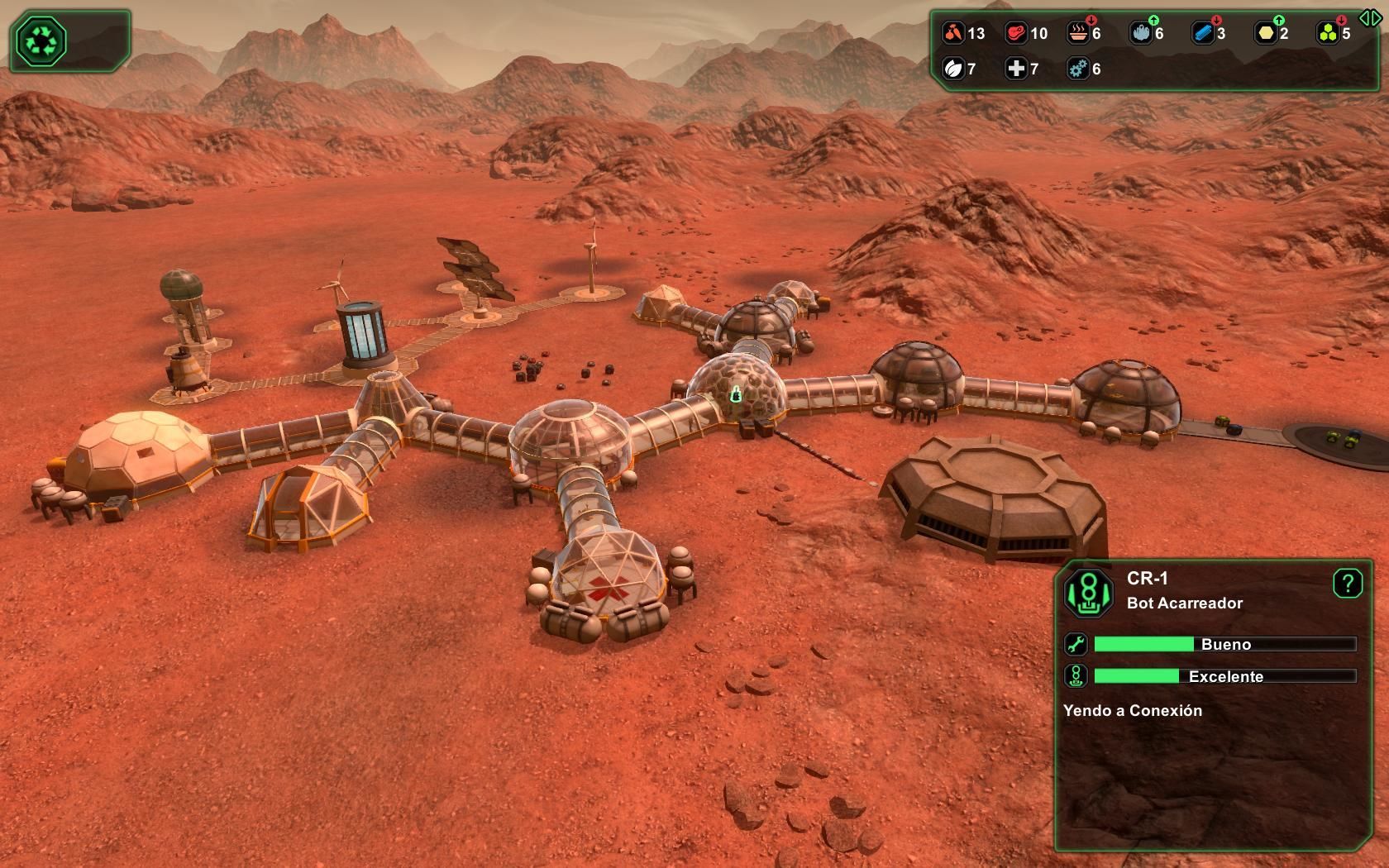Open help for the CR-1 carrier bot

point(1347,584)
